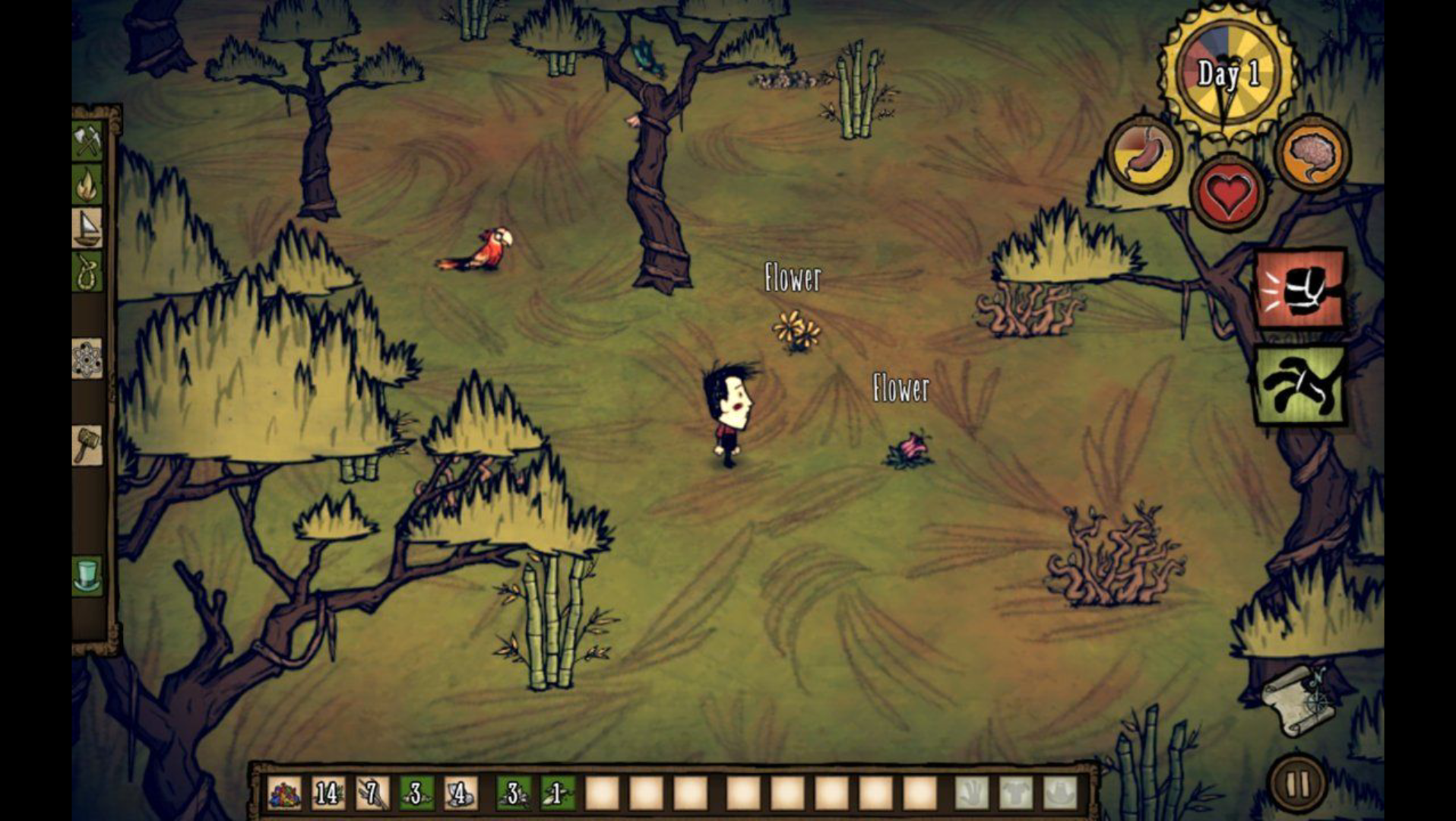Image resolution: width=1456 pixels, height=821 pixels.
Task: Select the inventory stack of 14
Action: (328, 794)
